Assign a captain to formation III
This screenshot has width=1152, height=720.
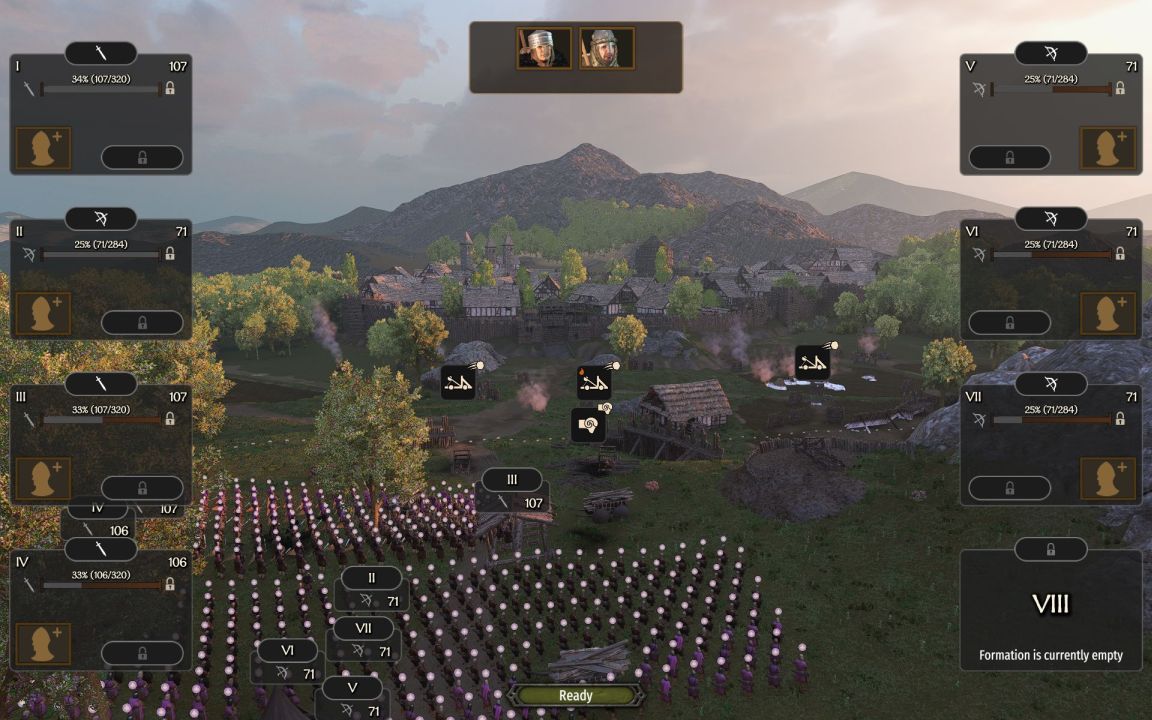click(43, 479)
